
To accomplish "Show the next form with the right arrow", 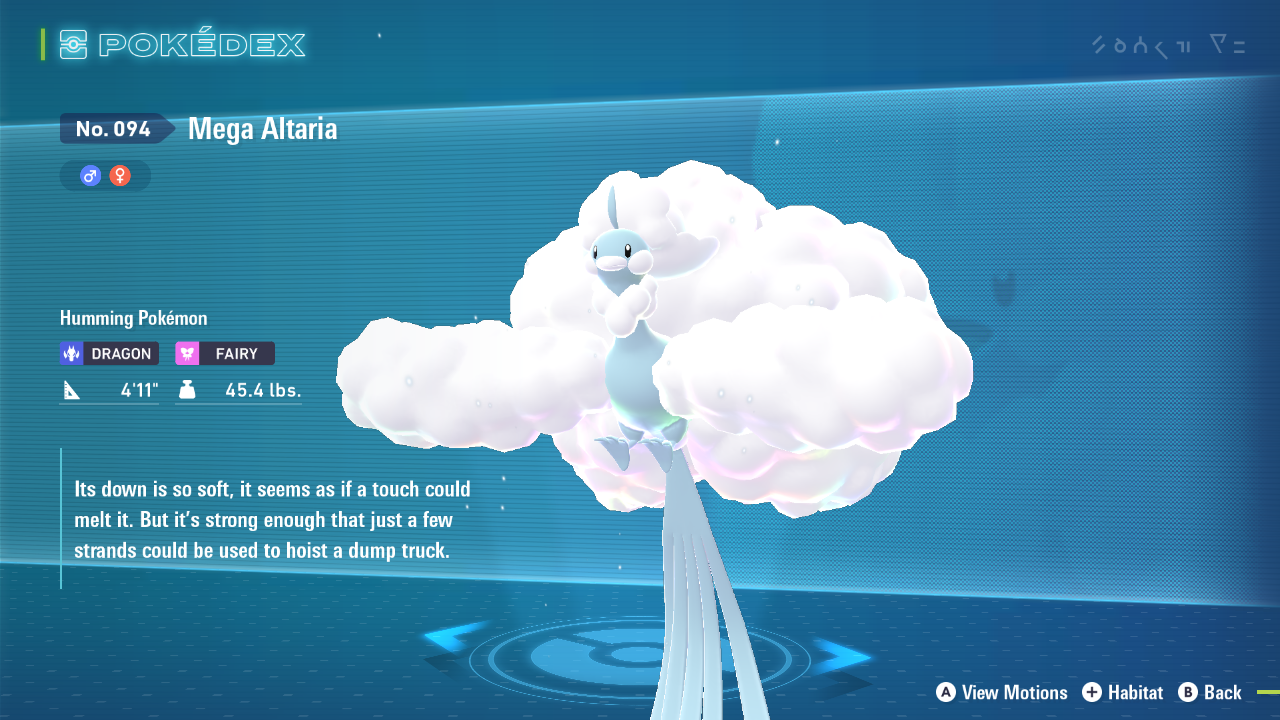I will pos(843,655).
